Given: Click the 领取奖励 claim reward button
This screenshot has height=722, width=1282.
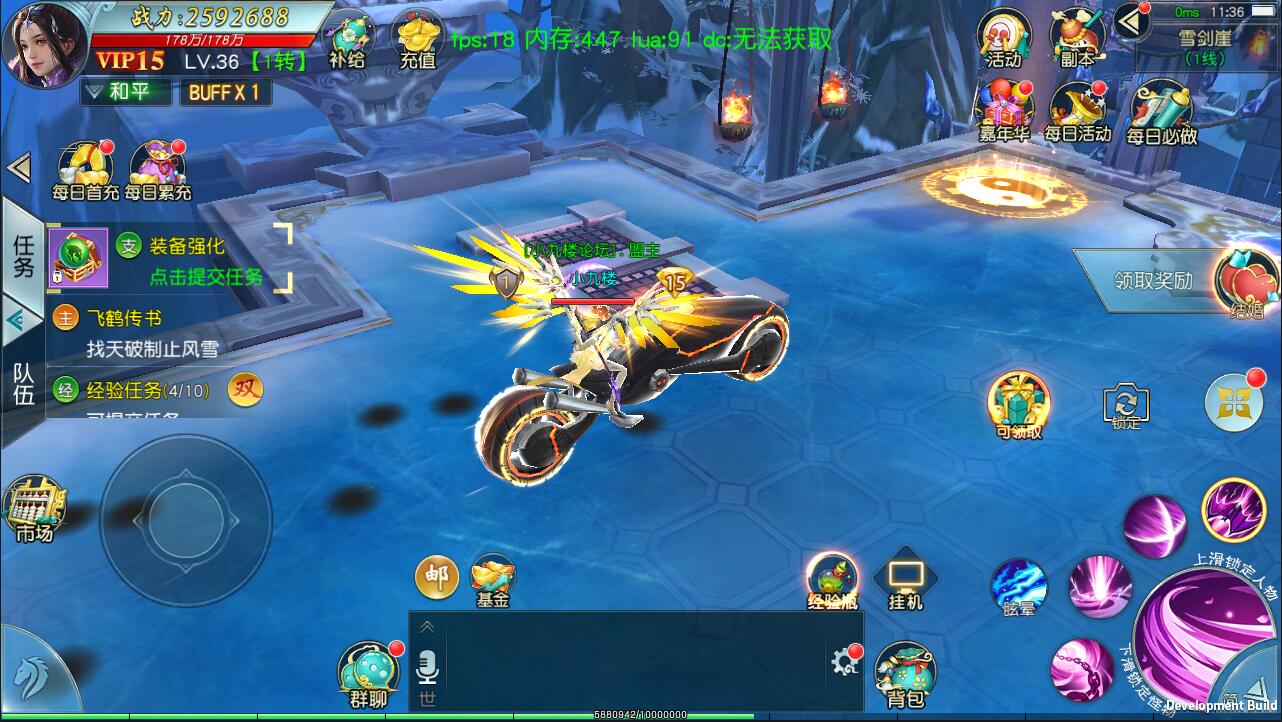Looking at the screenshot, I should pos(1153,280).
